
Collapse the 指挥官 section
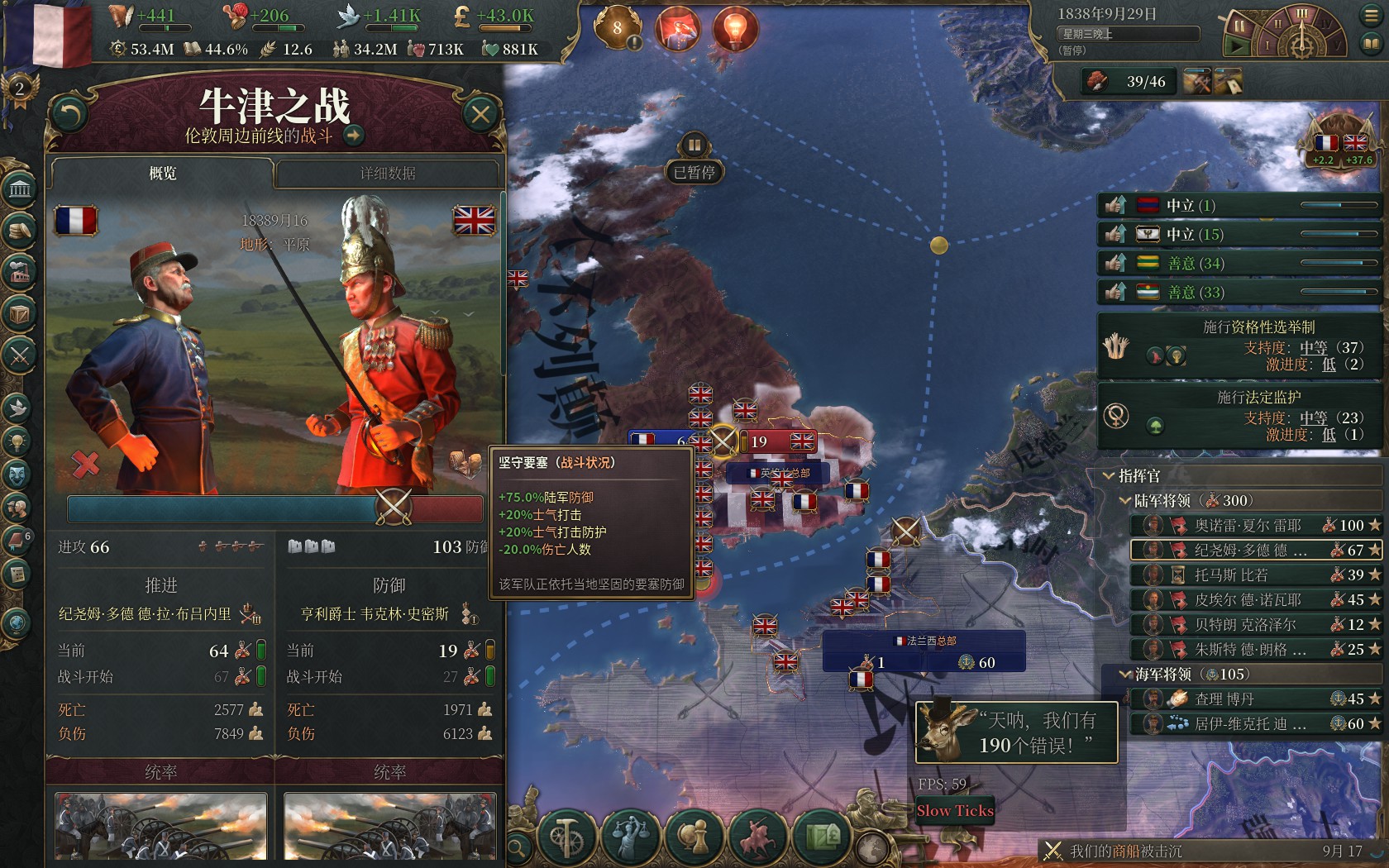(x=1110, y=476)
